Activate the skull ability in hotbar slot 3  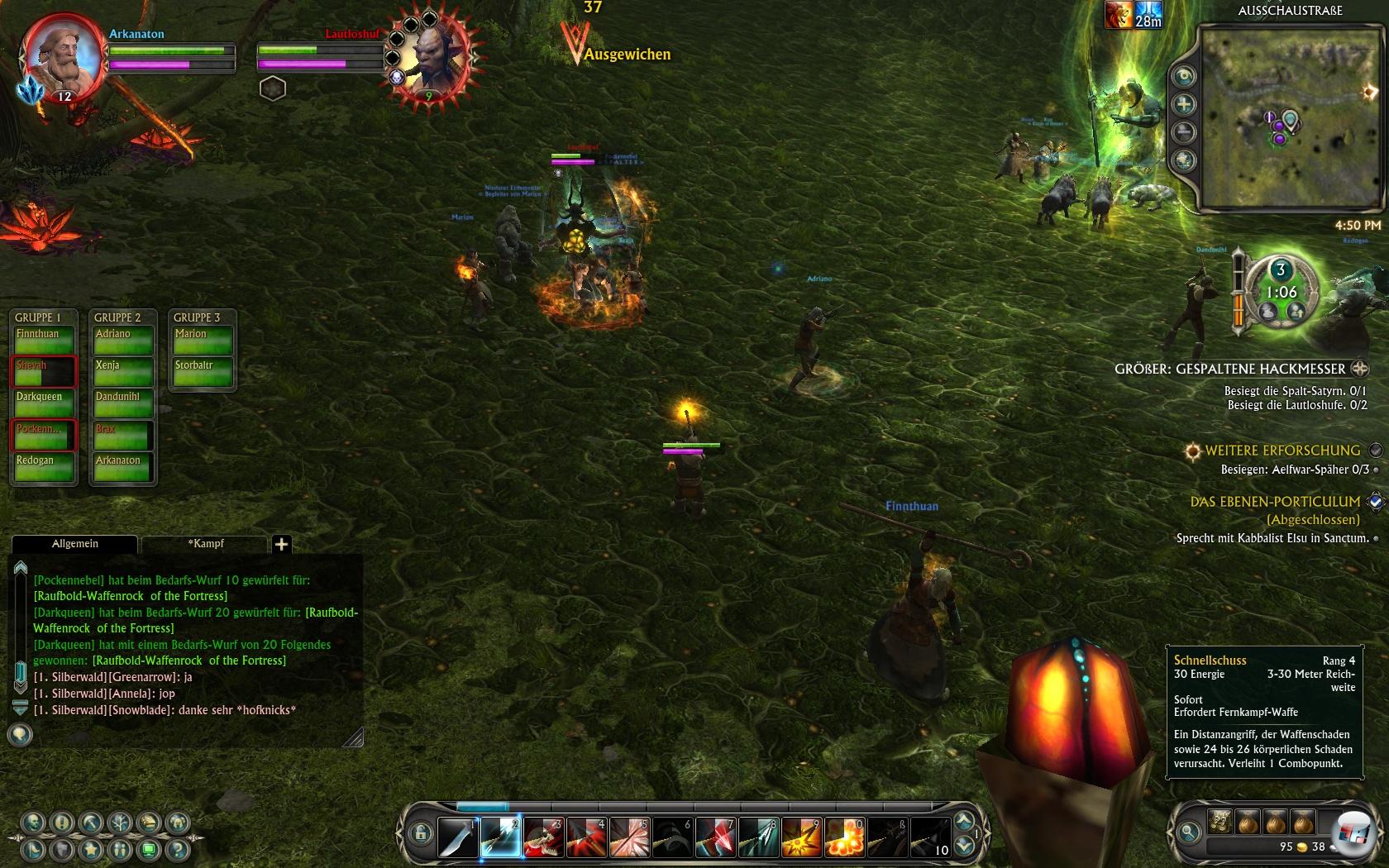point(544,837)
